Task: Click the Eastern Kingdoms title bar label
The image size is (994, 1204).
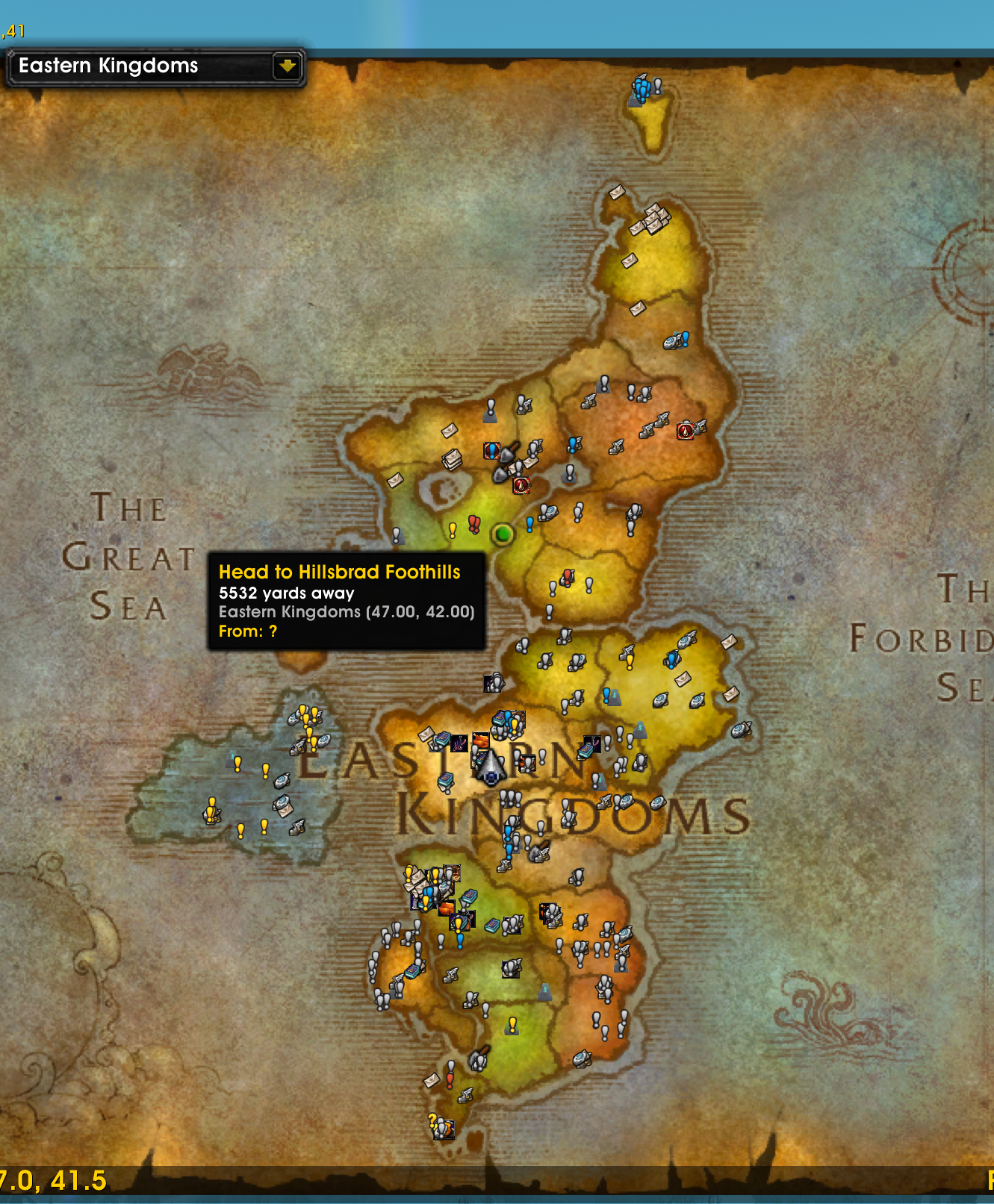Action: (108, 66)
